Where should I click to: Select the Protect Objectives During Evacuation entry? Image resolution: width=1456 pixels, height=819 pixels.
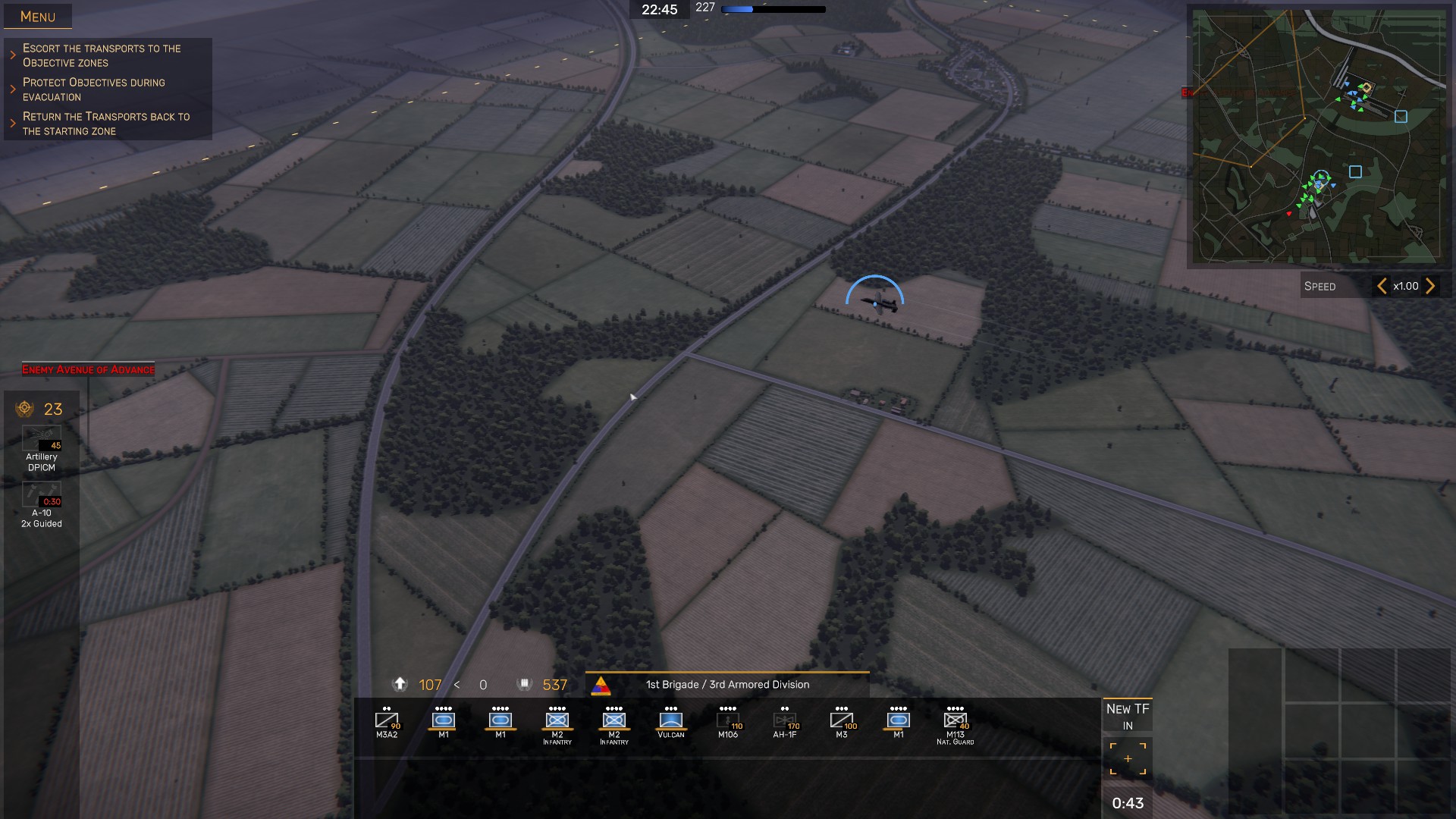click(94, 89)
